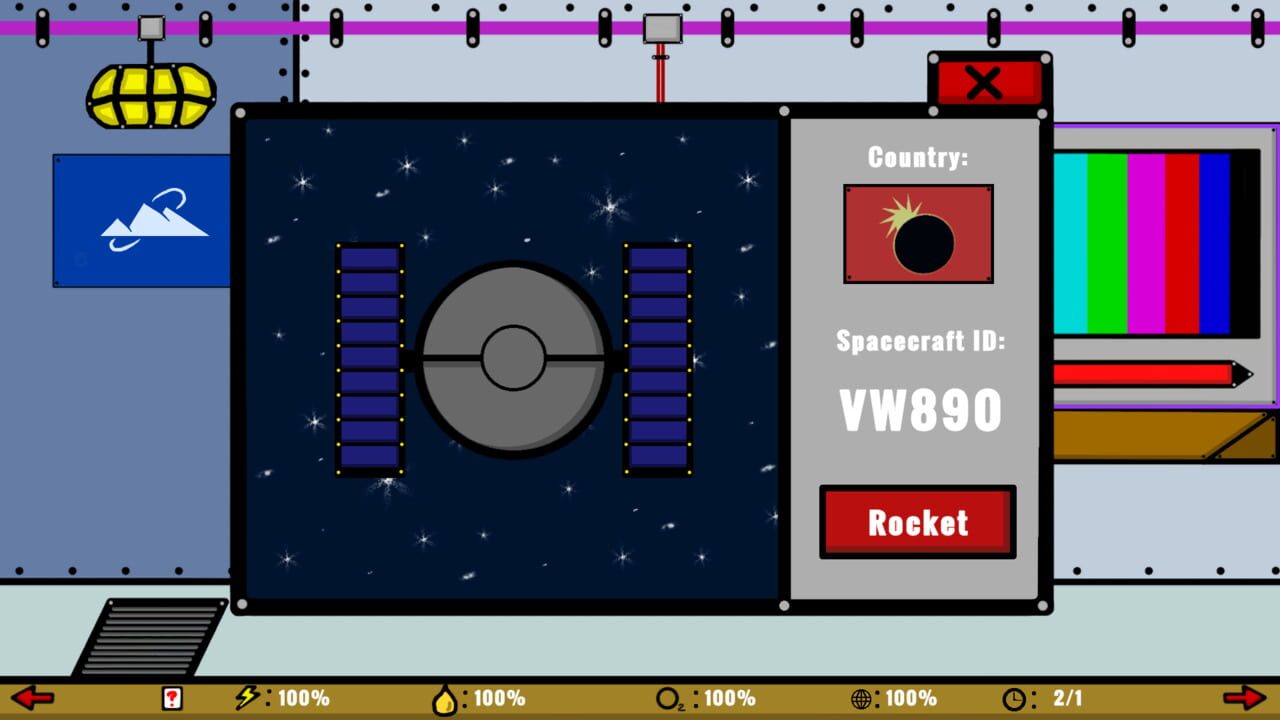The width and height of the screenshot is (1280, 720).
Task: Click the fuel drop indicator icon
Action: pos(447,698)
